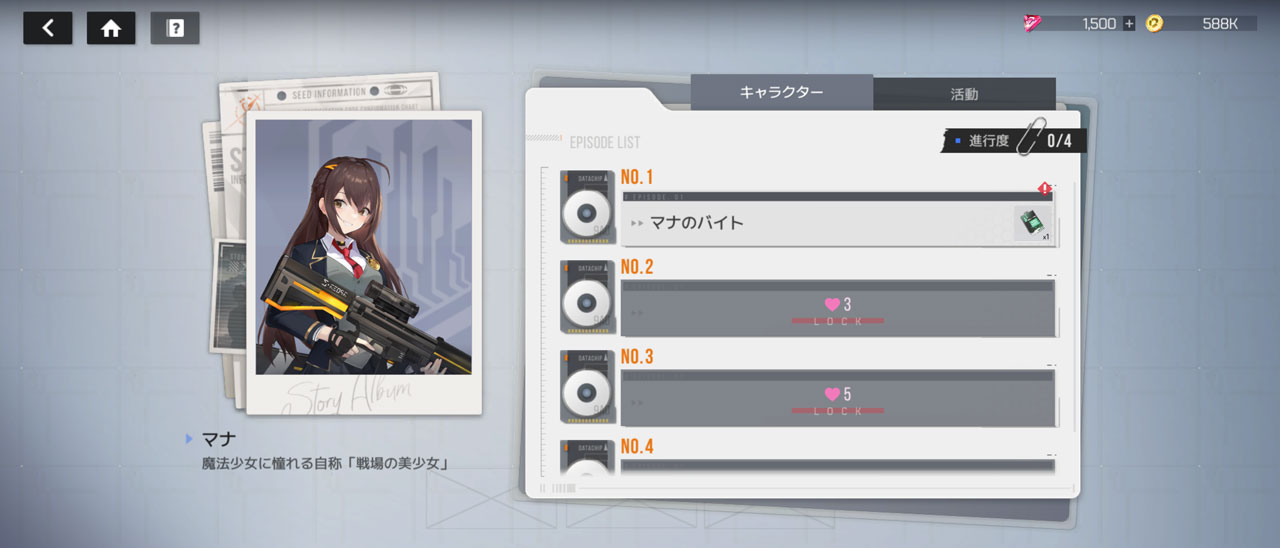Select locked episode NO.3 requiring 5 hearts
Viewport: 1280px width, 548px height.
837,399
